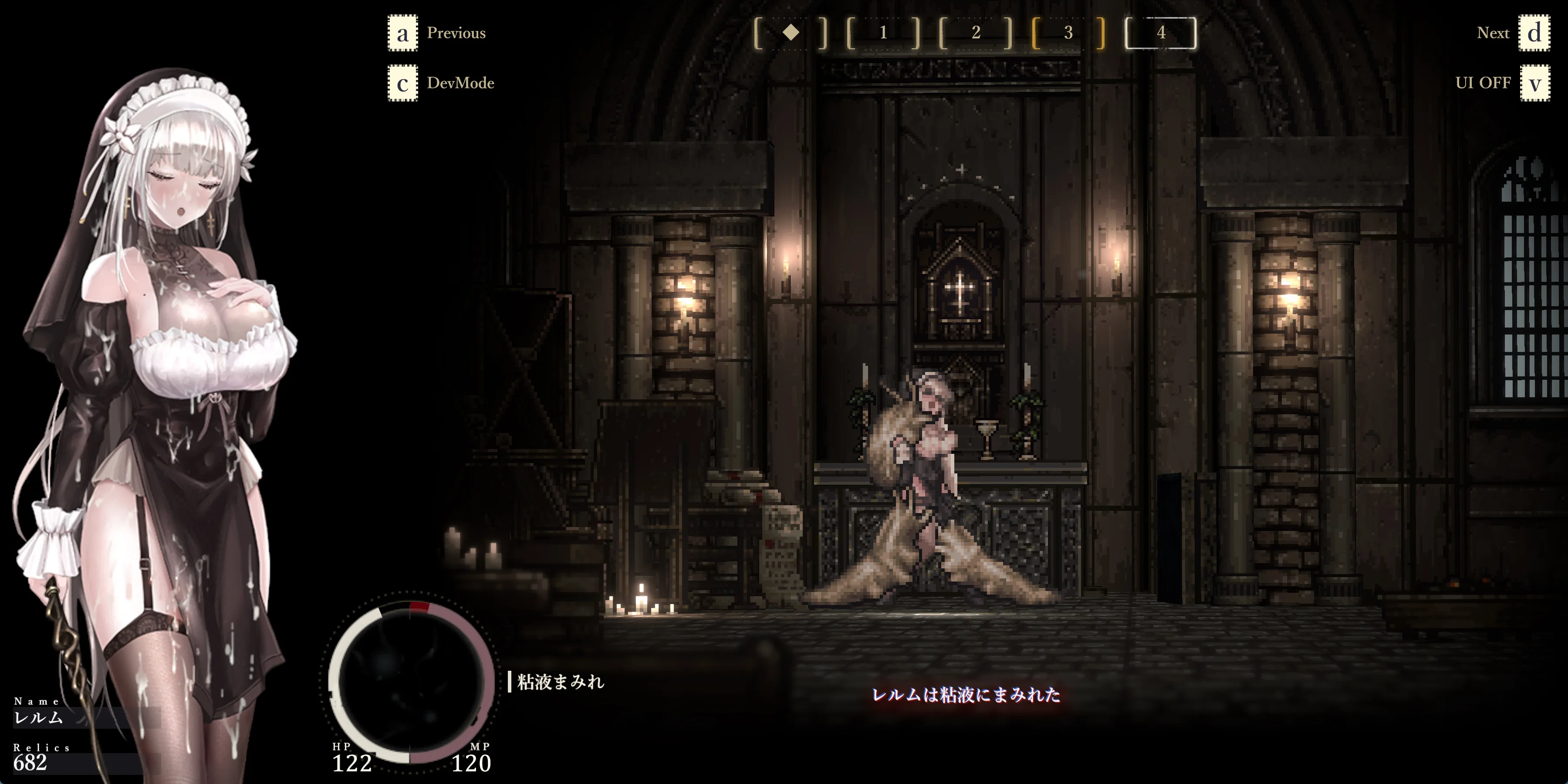
Task: Switch to scene tab 3
Action: [1068, 33]
